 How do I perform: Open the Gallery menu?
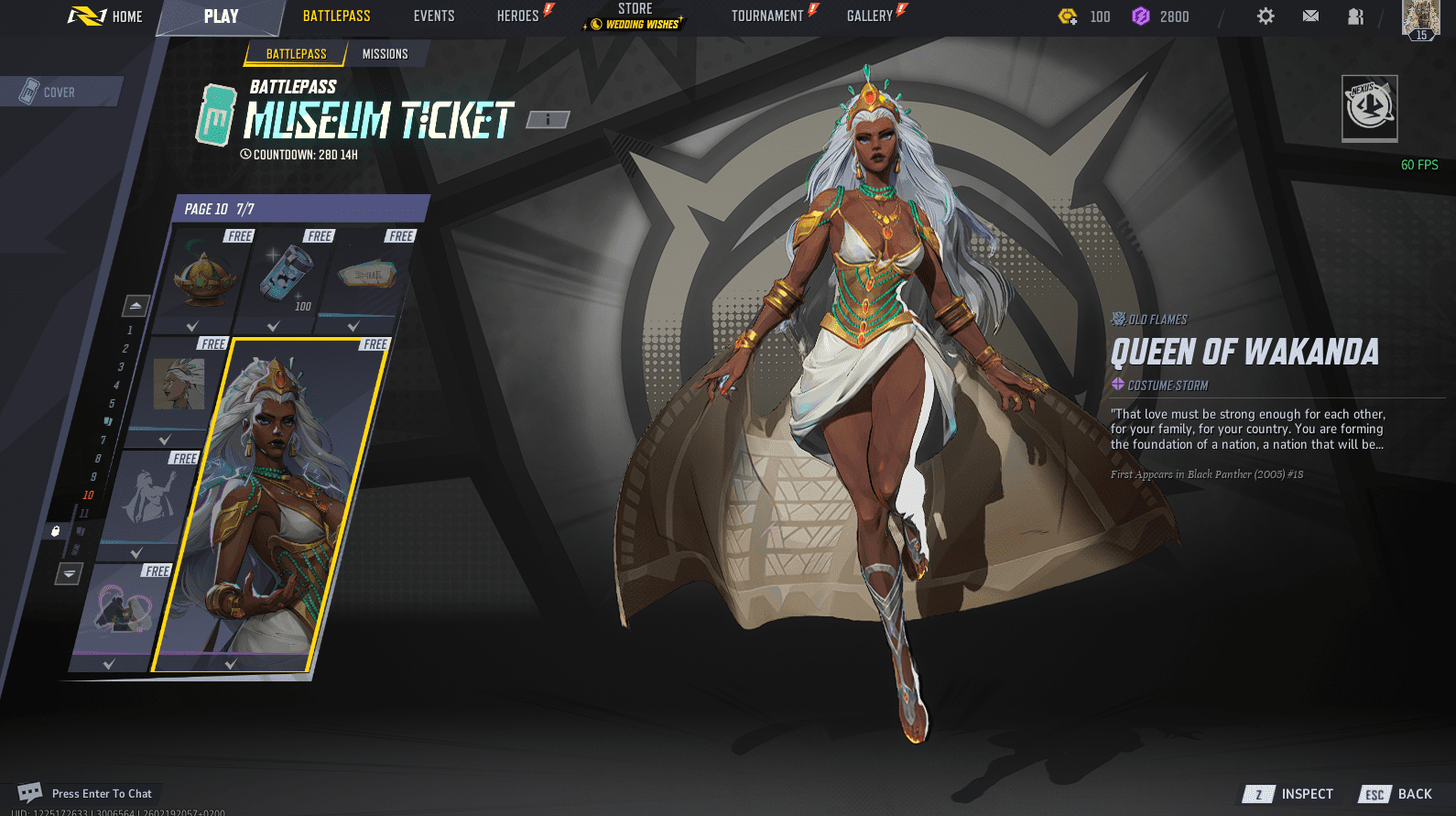coord(870,16)
